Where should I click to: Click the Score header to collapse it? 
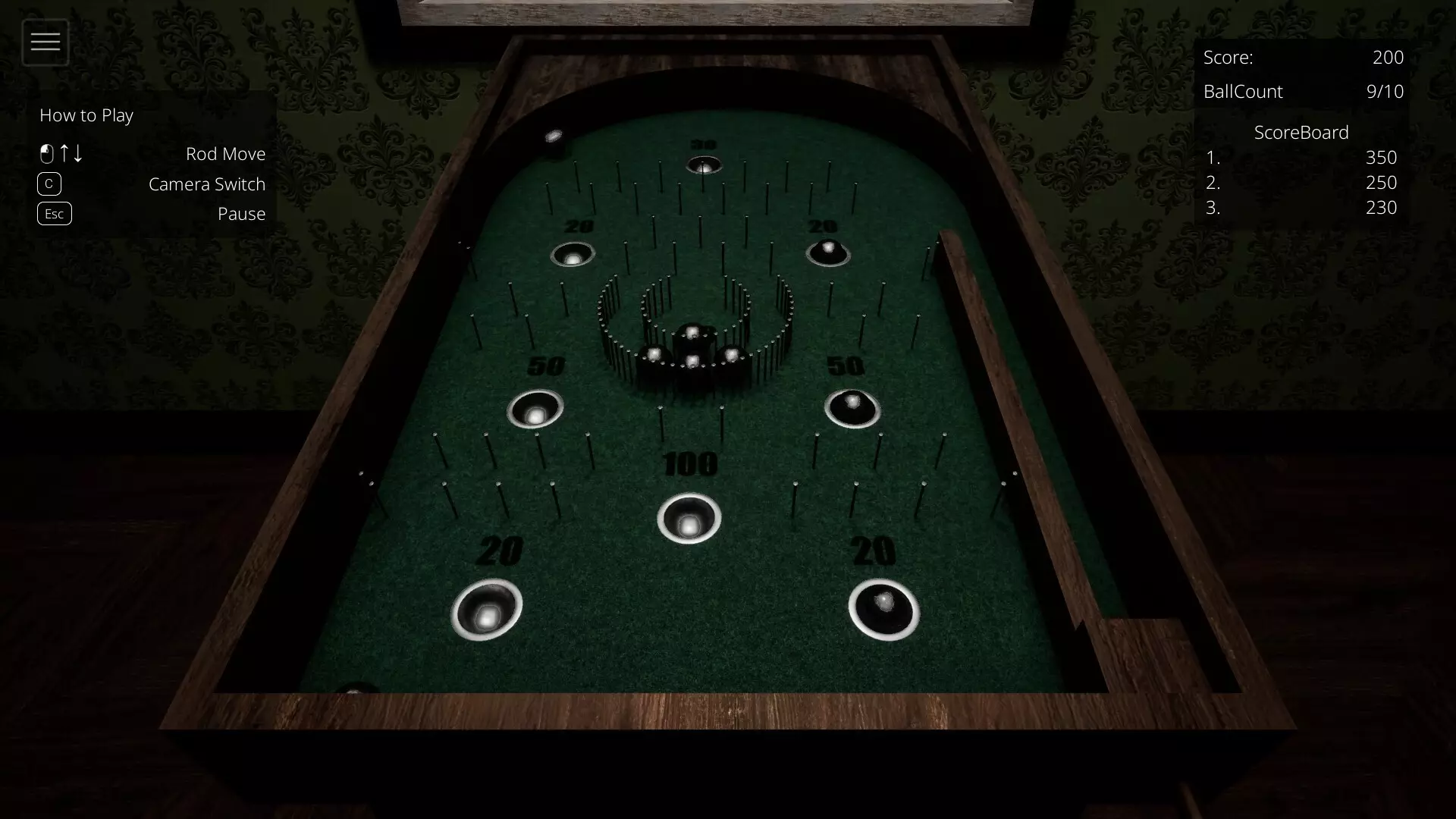pyautogui.click(x=1228, y=57)
